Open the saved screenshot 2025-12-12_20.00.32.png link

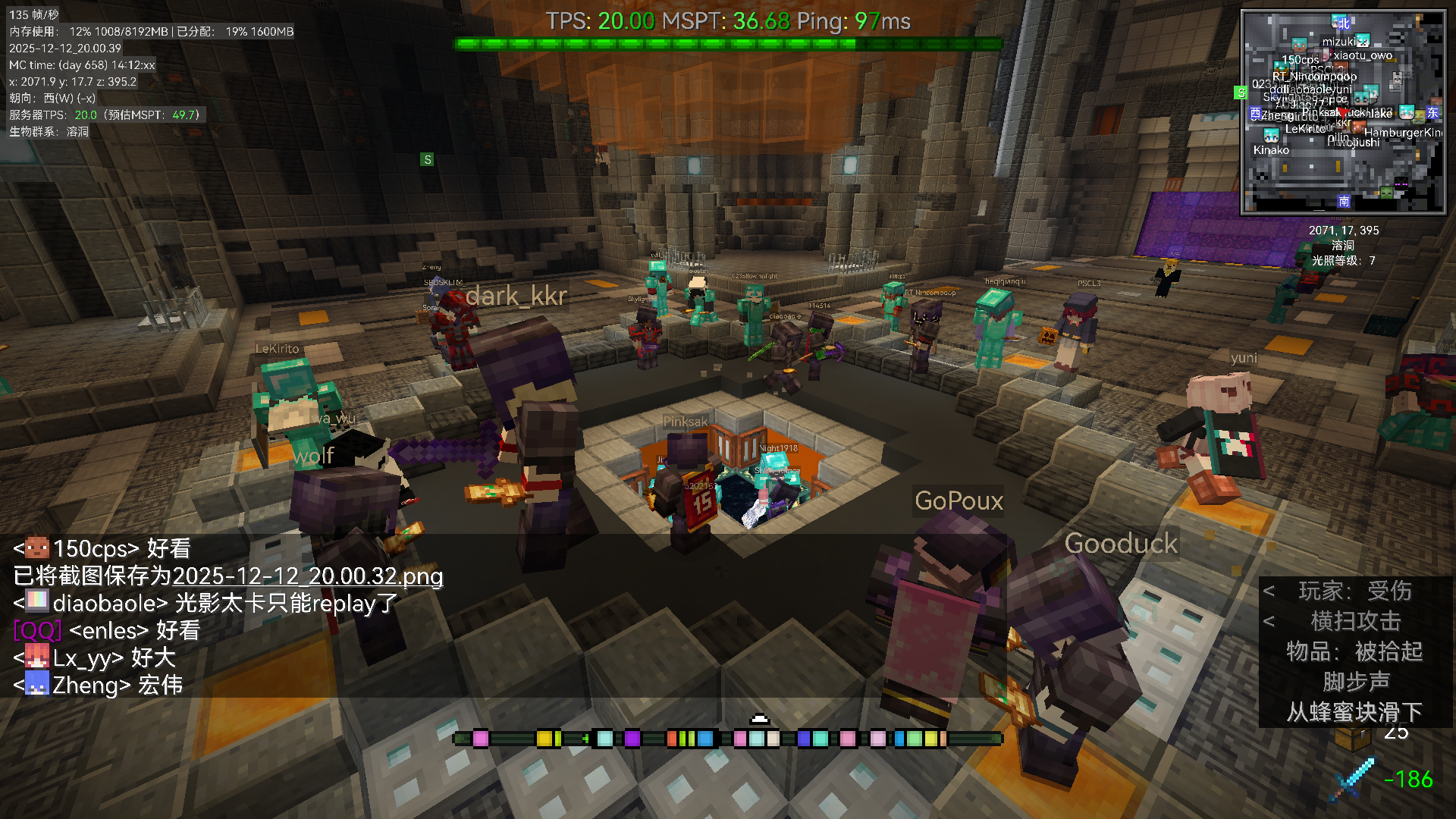pyautogui.click(x=307, y=576)
